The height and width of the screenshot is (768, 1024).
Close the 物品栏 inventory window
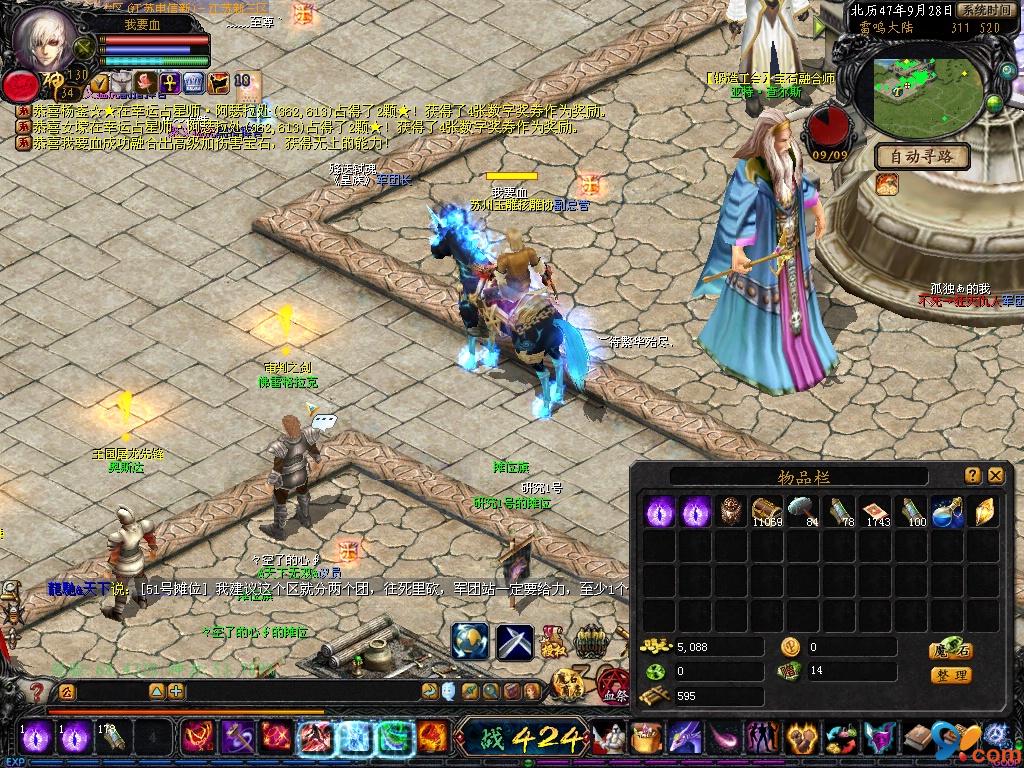995,476
